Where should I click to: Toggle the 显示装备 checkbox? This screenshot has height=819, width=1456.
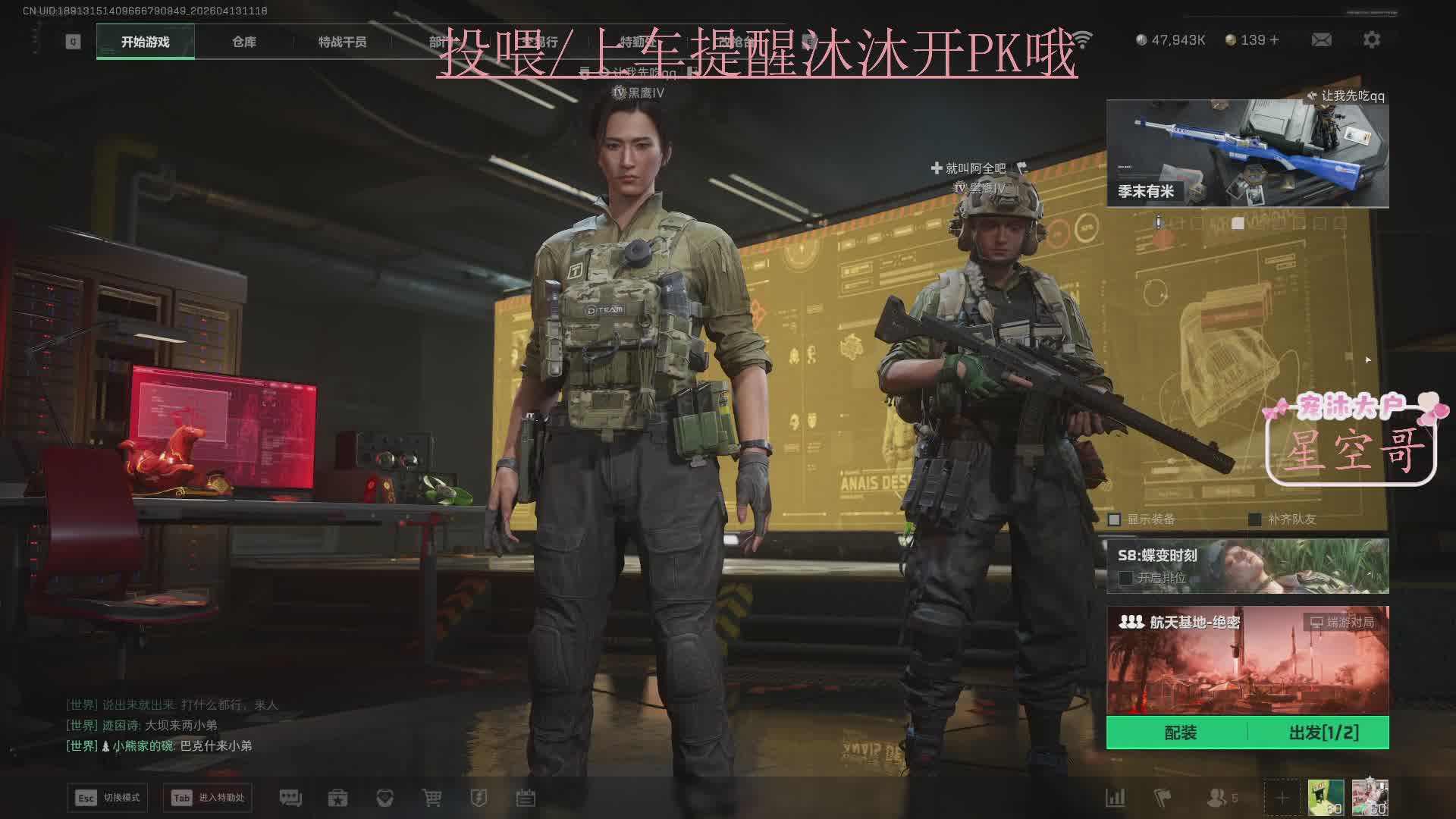pos(1114,519)
